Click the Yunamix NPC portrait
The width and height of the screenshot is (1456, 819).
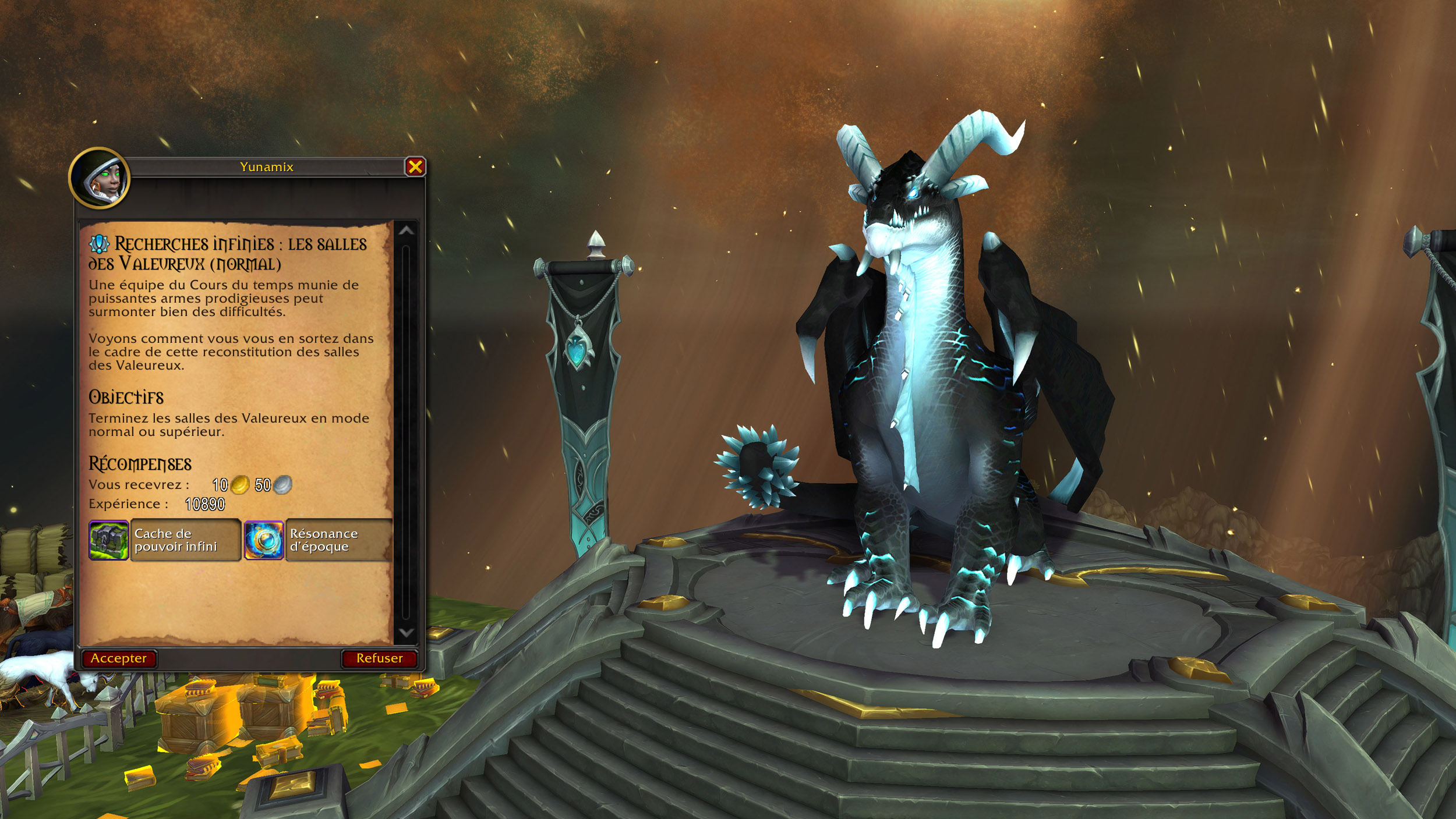100,179
